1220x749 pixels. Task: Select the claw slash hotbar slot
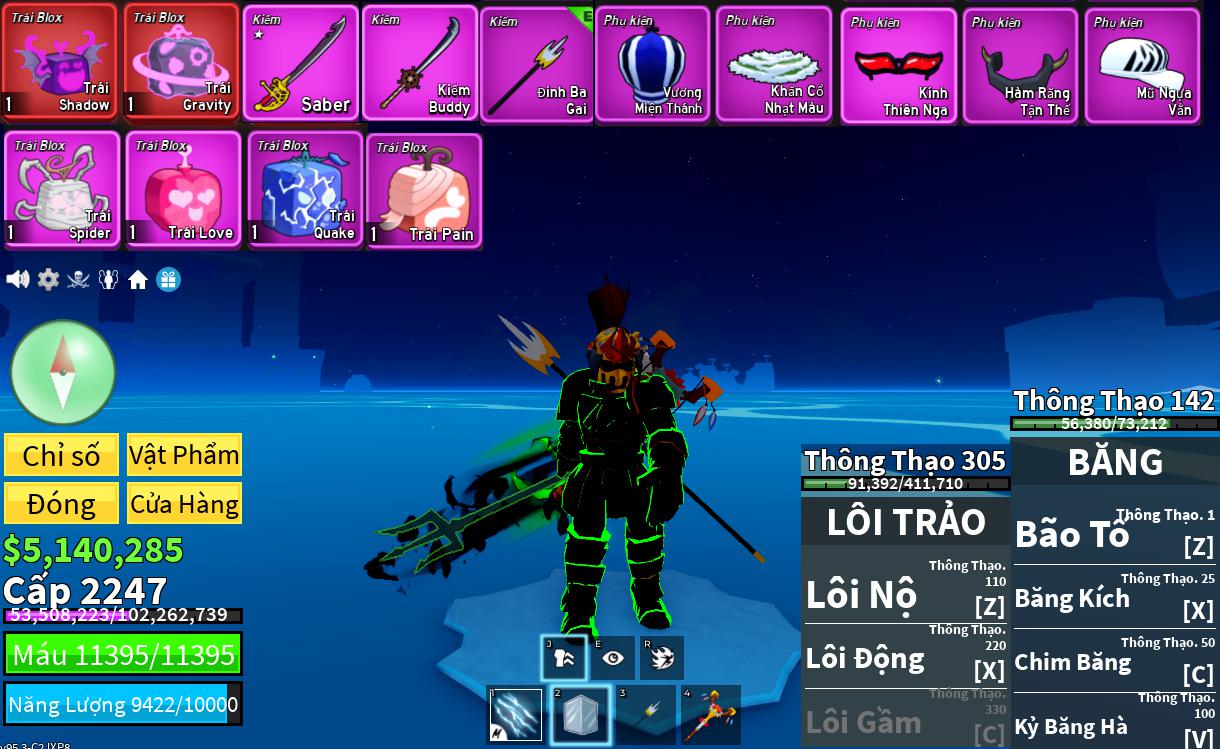516,714
